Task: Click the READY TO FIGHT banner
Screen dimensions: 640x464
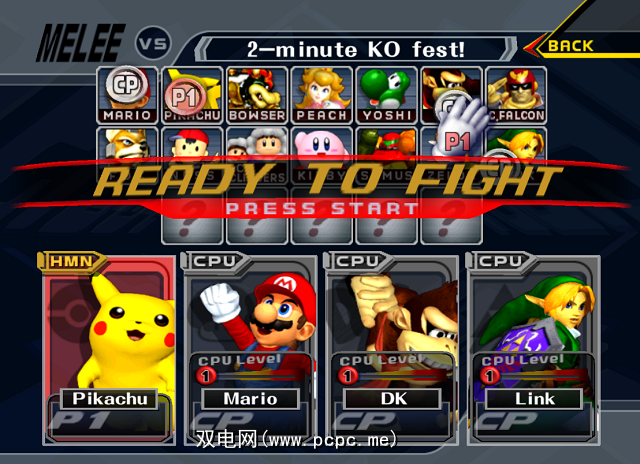Action: pyautogui.click(x=330, y=182)
